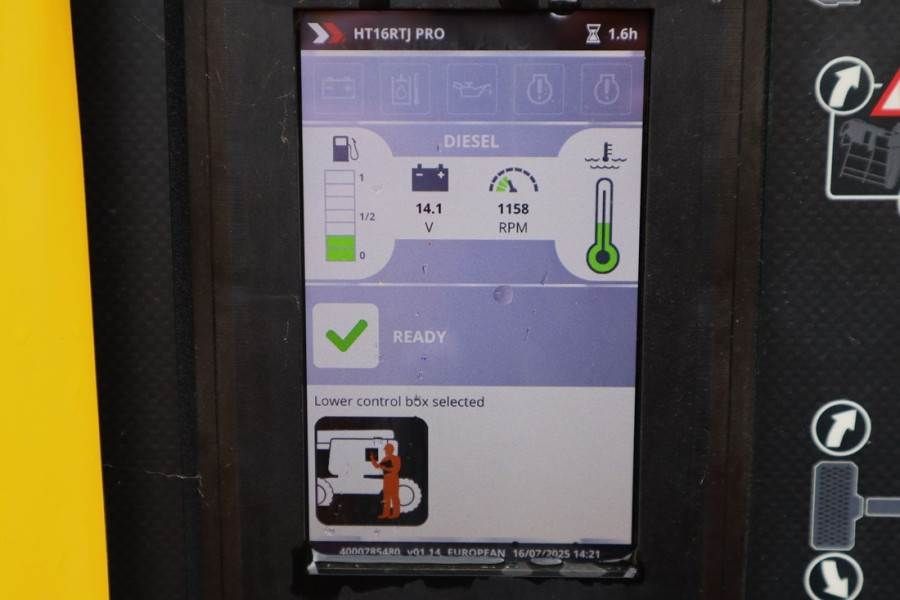Open the lower control box illustration
Image resolution: width=900 pixels, height=600 pixels.
tap(371, 471)
